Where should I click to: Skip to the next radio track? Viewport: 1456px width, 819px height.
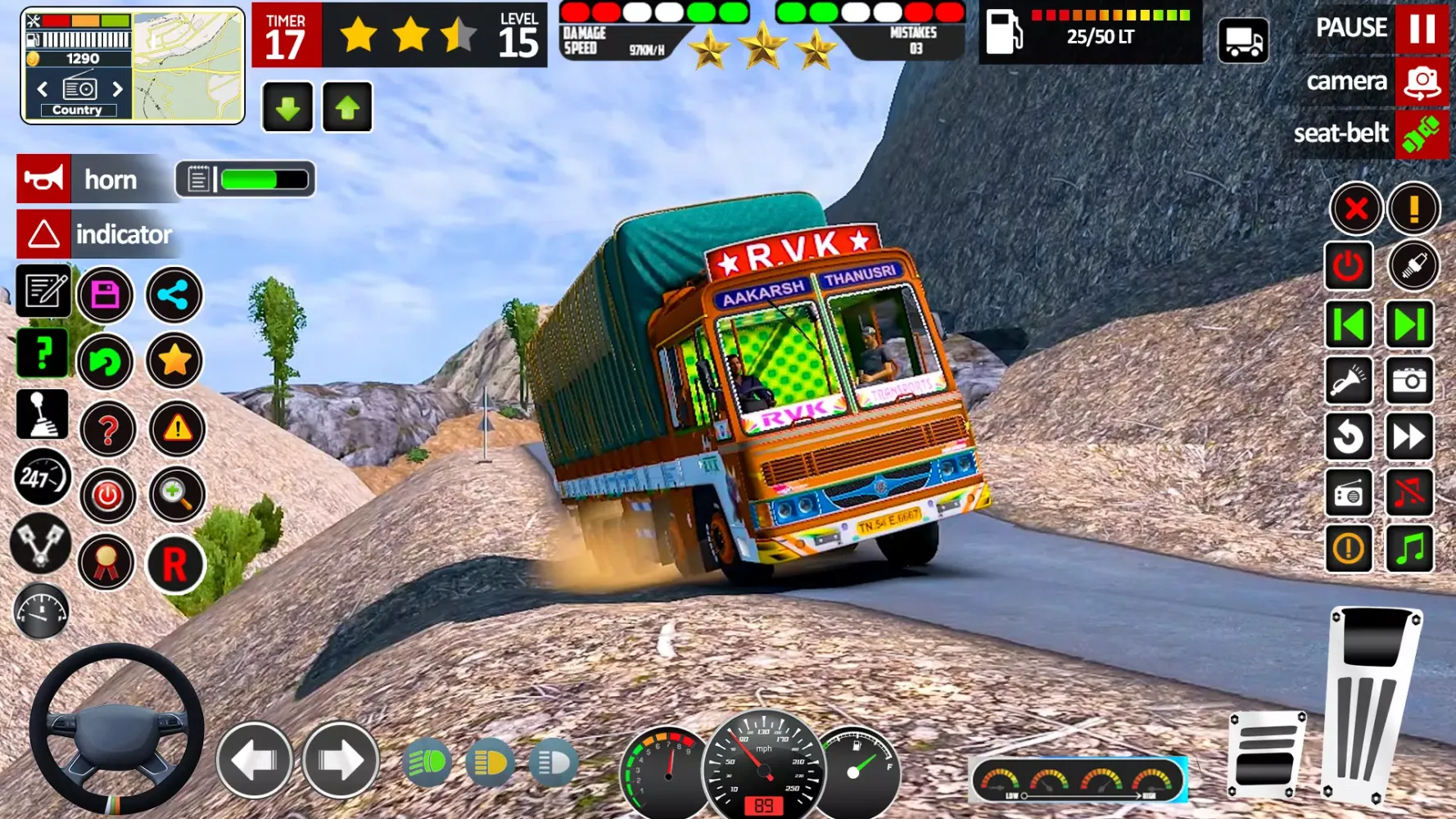click(x=1409, y=325)
